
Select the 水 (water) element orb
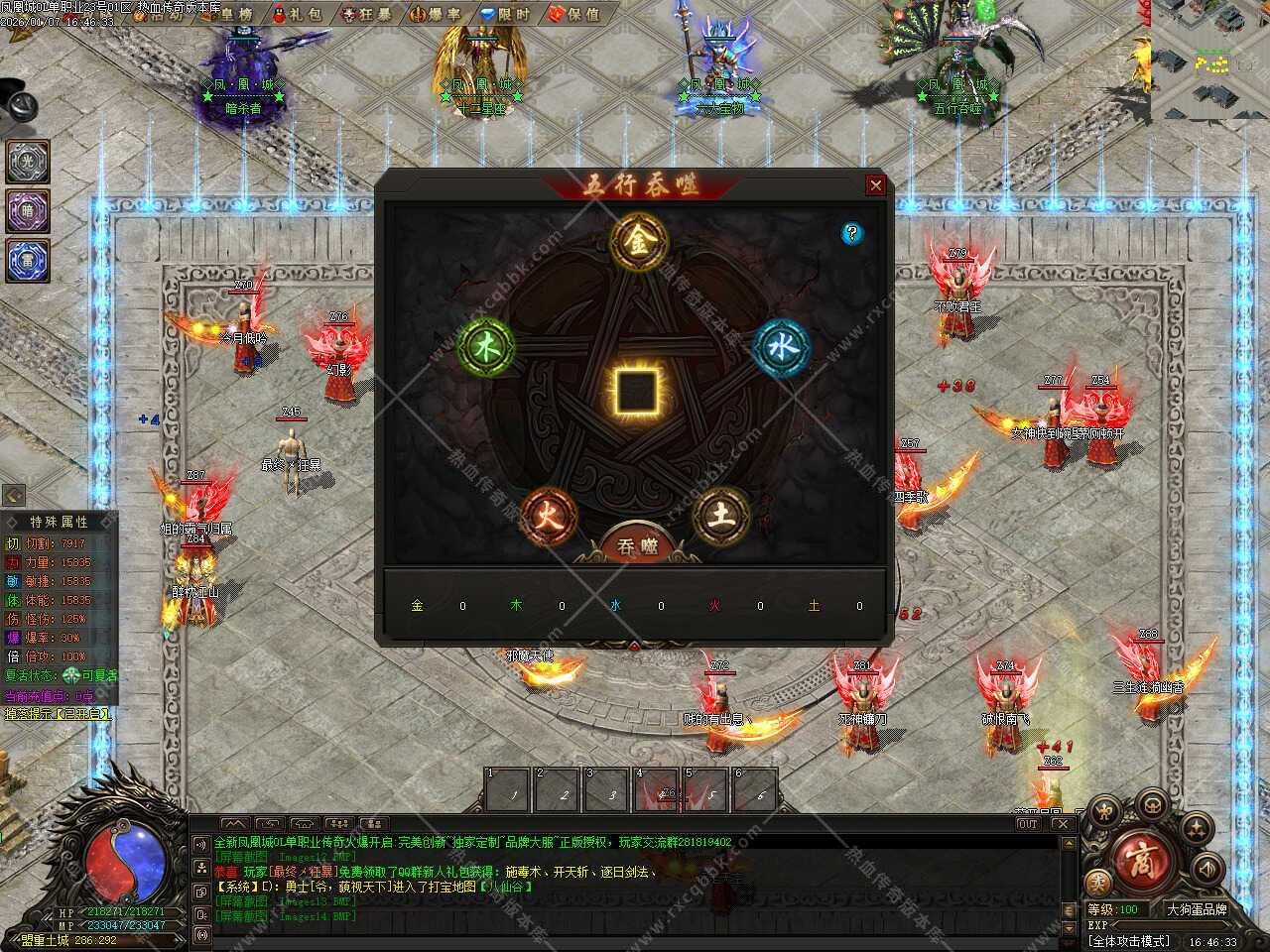(781, 347)
